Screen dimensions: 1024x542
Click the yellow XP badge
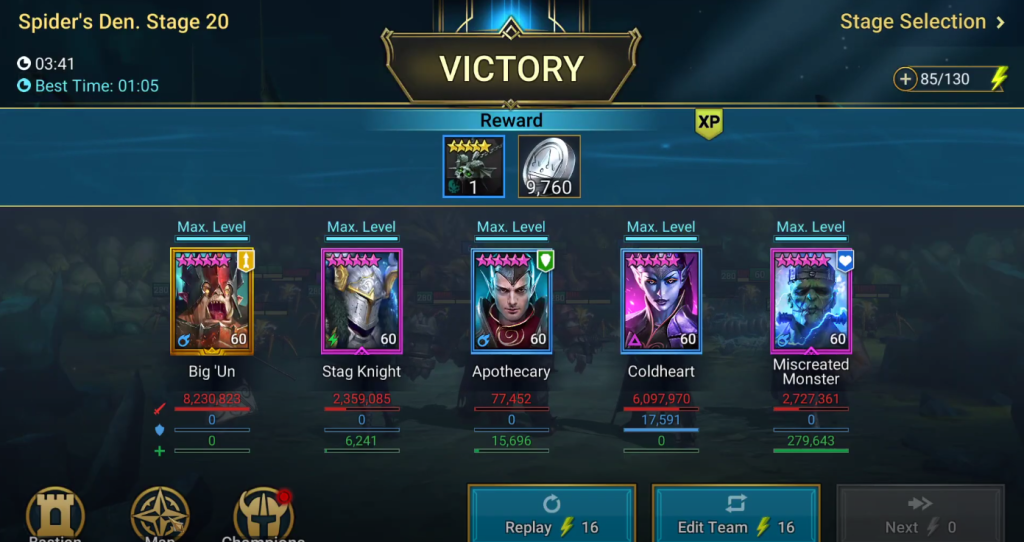point(709,123)
